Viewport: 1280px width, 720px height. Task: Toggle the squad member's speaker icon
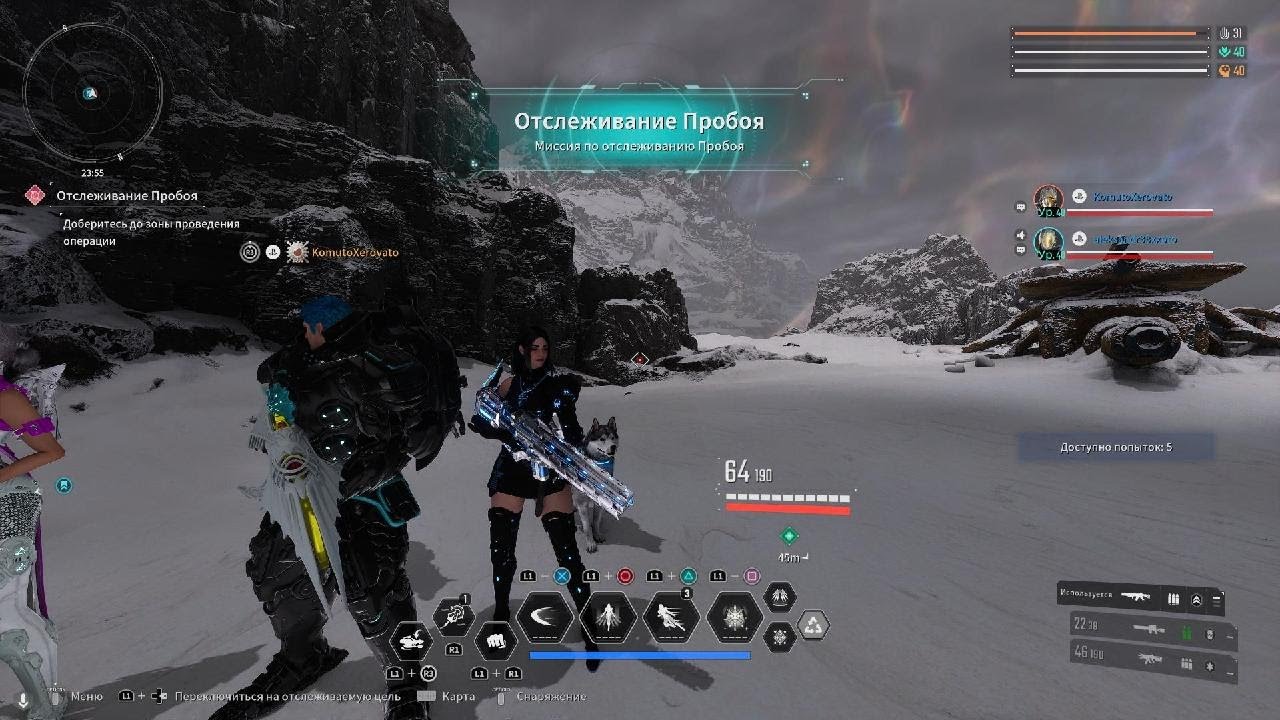pyautogui.click(x=1021, y=236)
